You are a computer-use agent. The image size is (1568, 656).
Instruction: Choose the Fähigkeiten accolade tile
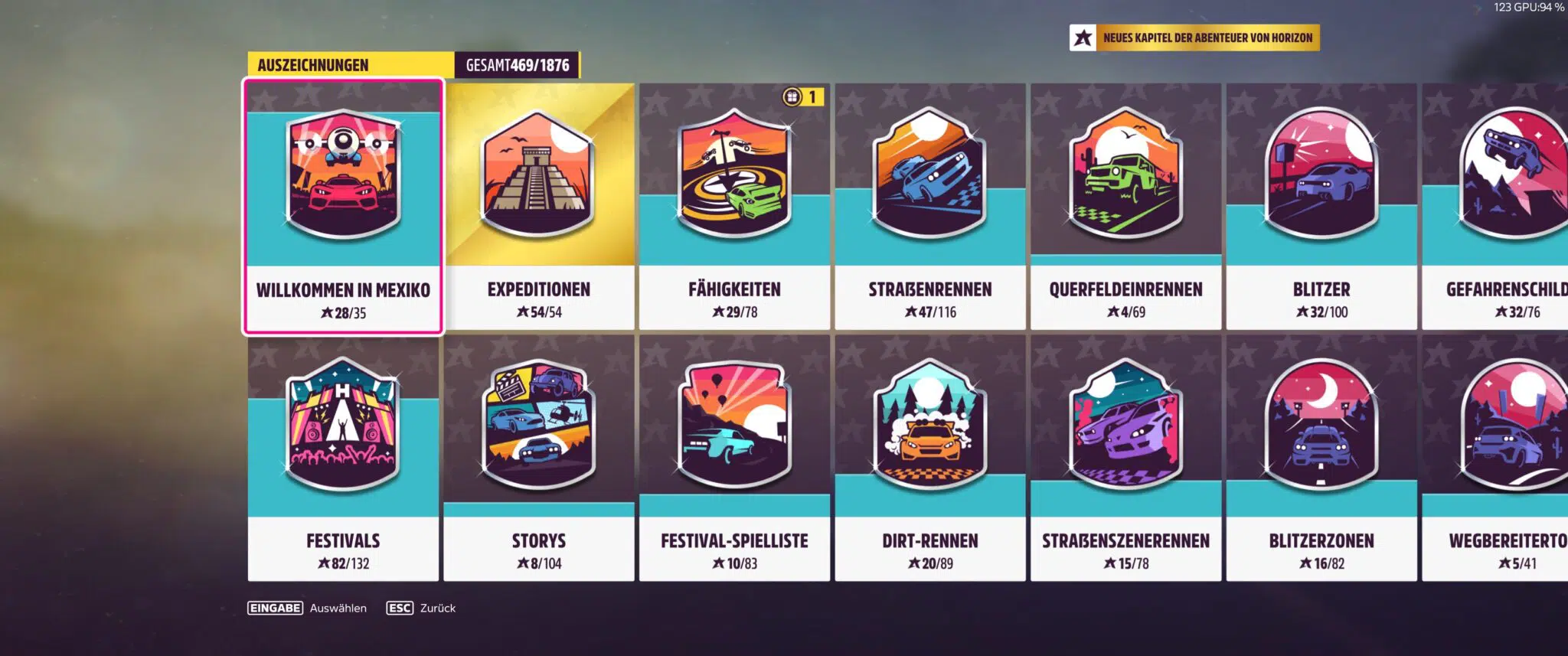(734, 207)
